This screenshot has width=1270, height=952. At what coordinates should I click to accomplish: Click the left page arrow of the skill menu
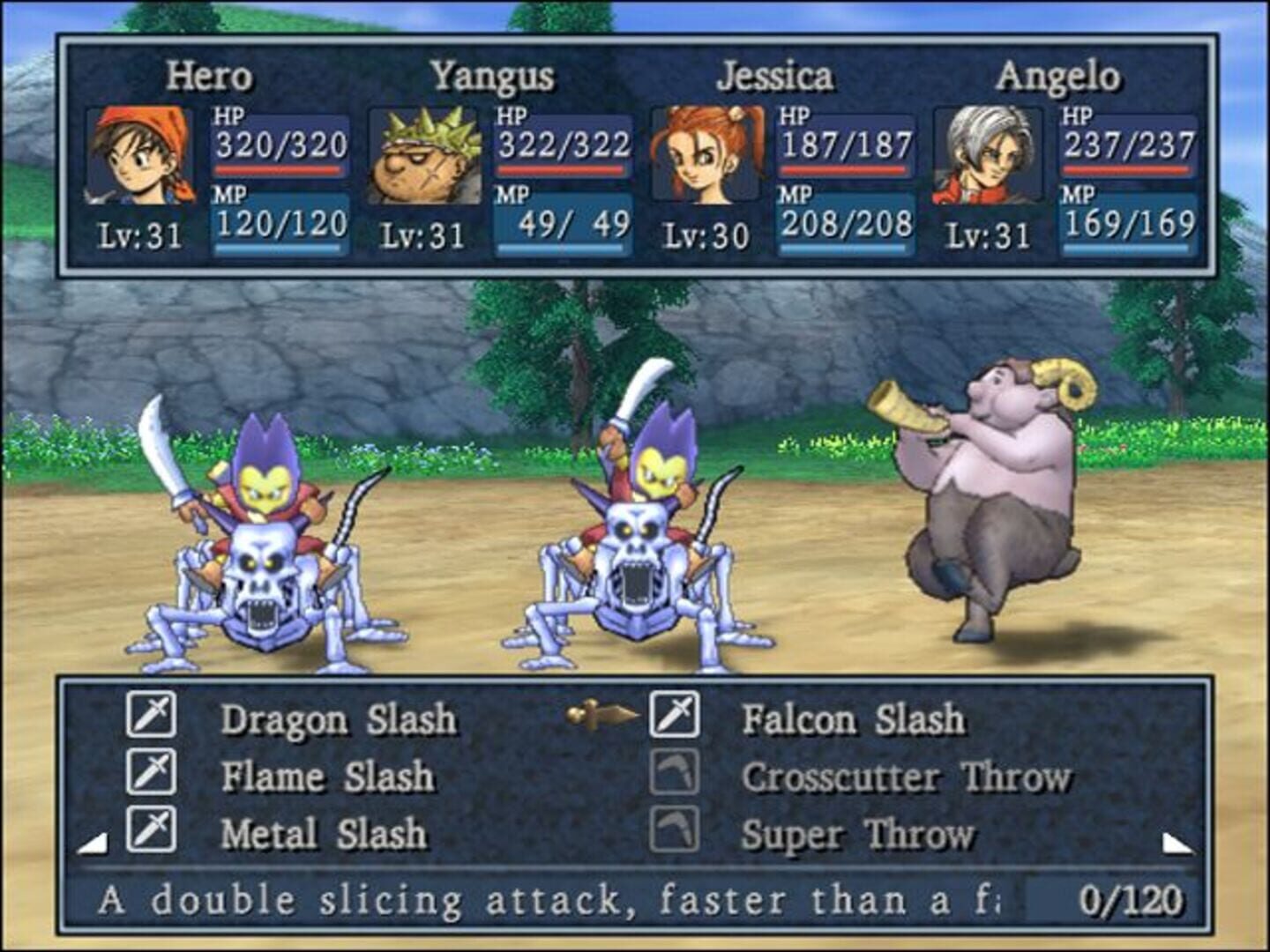coord(93,844)
